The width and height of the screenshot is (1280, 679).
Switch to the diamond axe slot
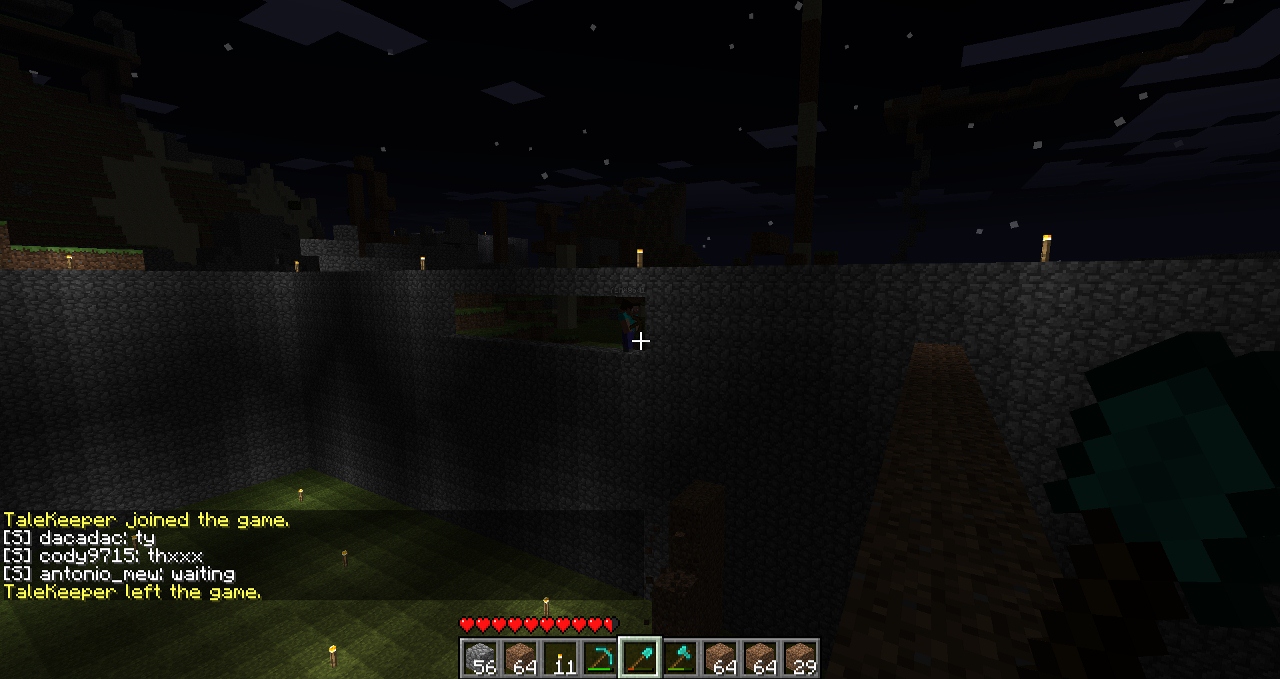680,658
